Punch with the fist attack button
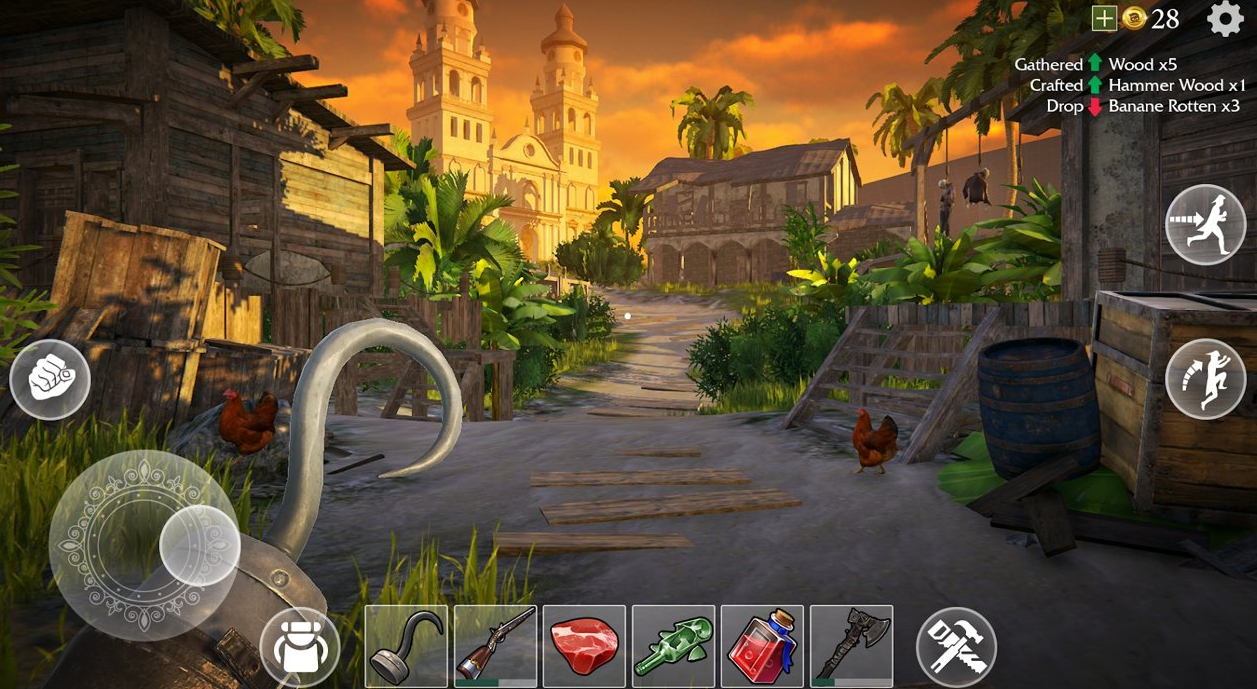 [x=50, y=380]
